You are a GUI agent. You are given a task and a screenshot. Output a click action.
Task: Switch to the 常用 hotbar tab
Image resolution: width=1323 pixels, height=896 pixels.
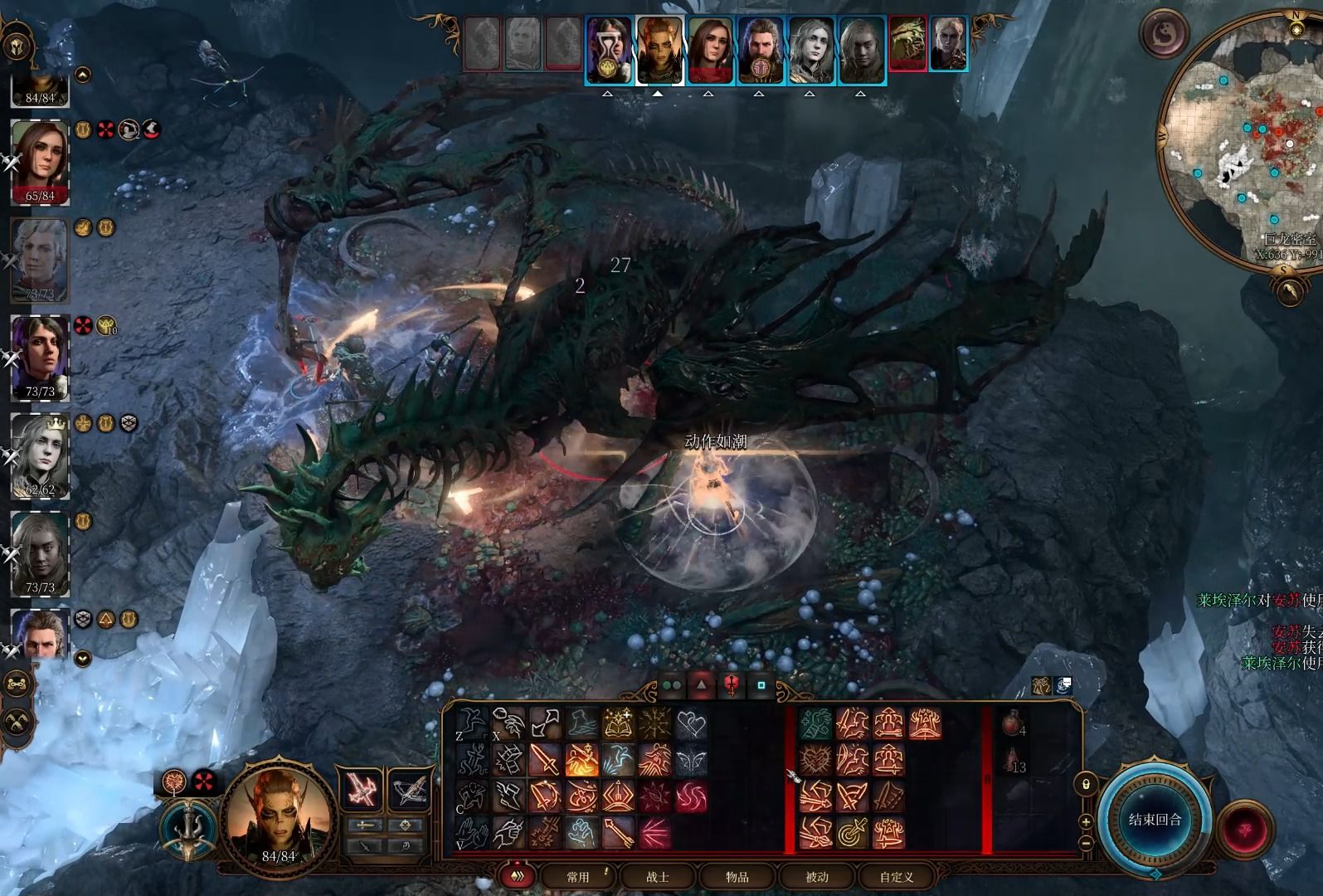click(578, 877)
